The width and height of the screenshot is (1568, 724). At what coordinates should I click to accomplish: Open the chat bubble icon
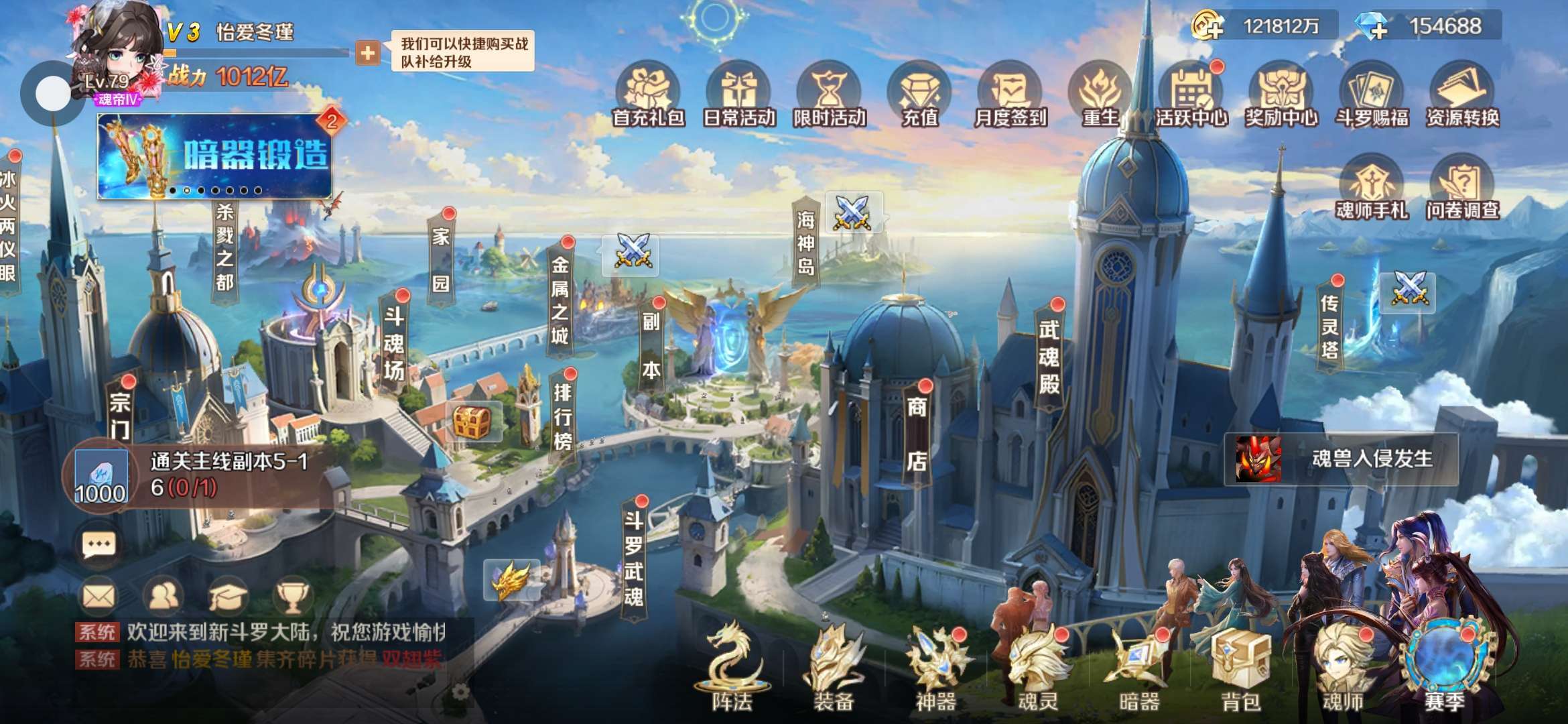click(99, 544)
